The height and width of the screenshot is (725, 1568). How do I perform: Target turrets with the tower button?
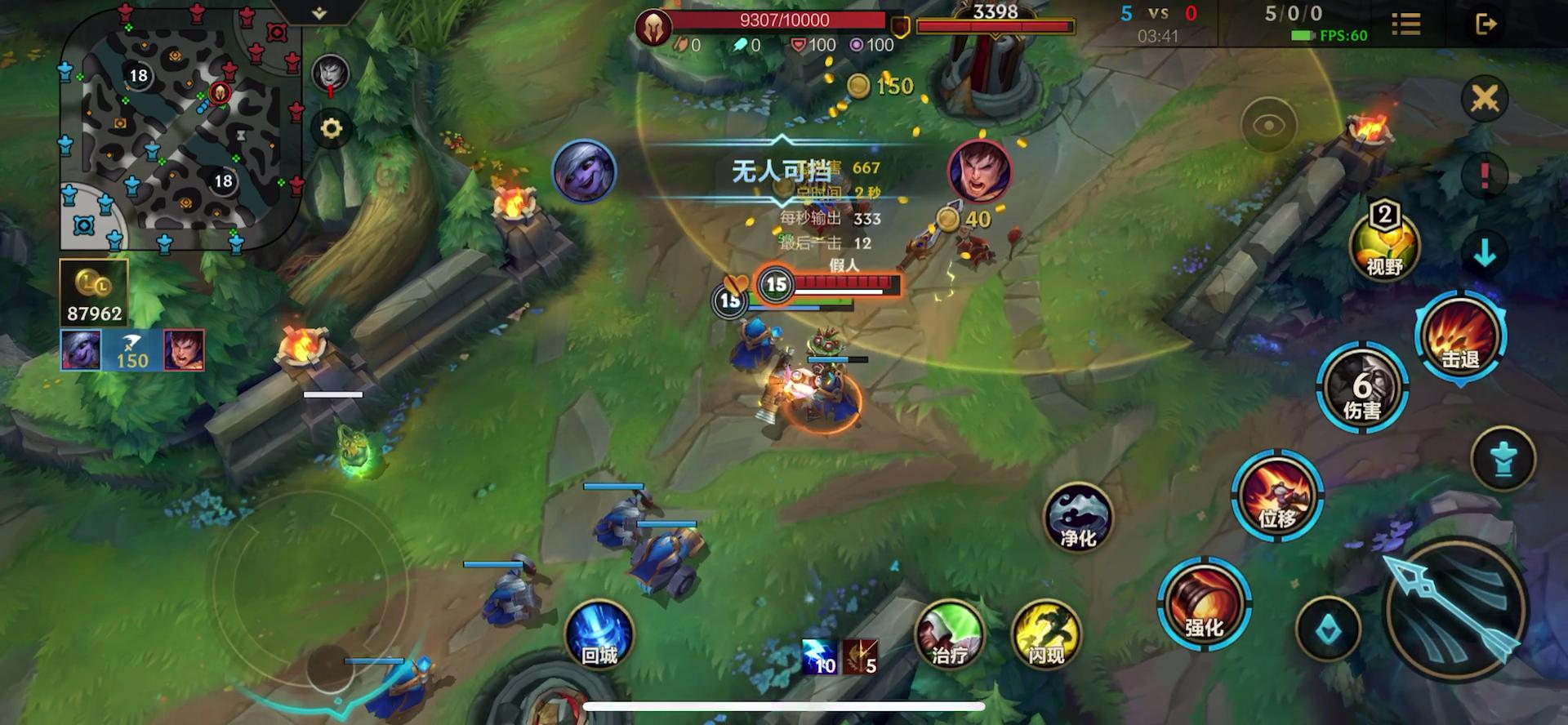tap(1503, 460)
